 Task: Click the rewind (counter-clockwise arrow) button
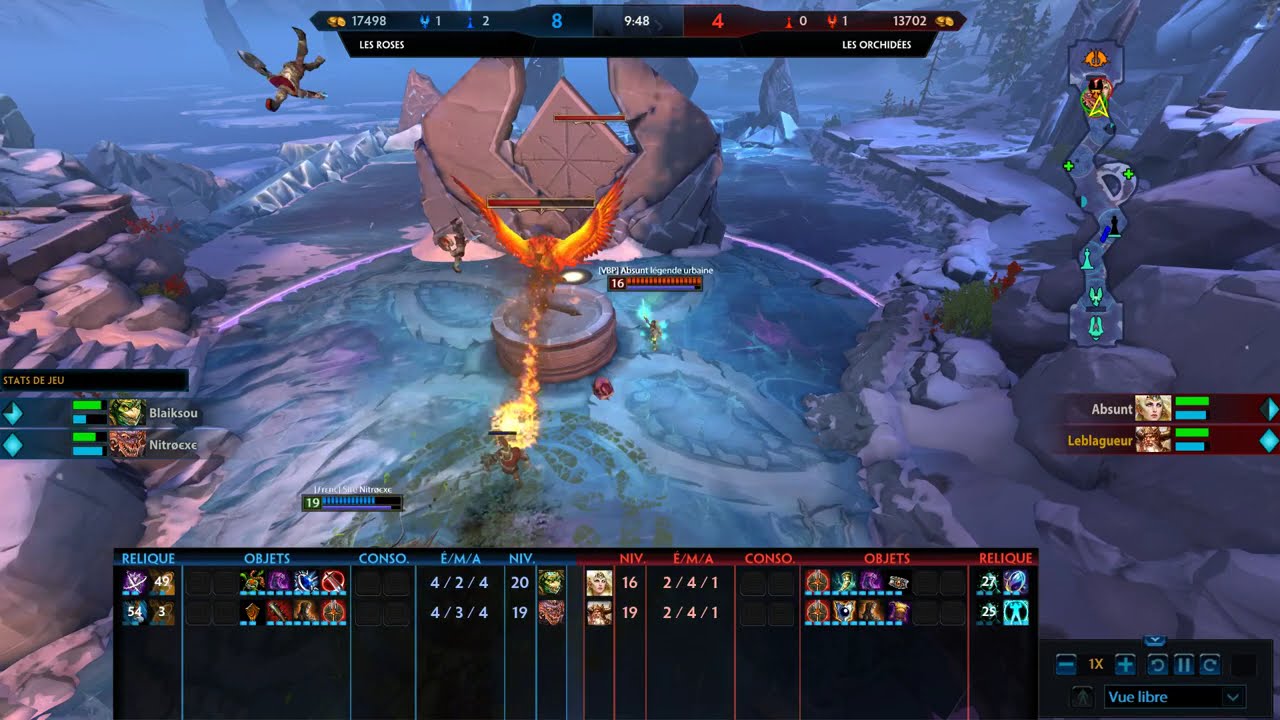pyautogui.click(x=1157, y=665)
